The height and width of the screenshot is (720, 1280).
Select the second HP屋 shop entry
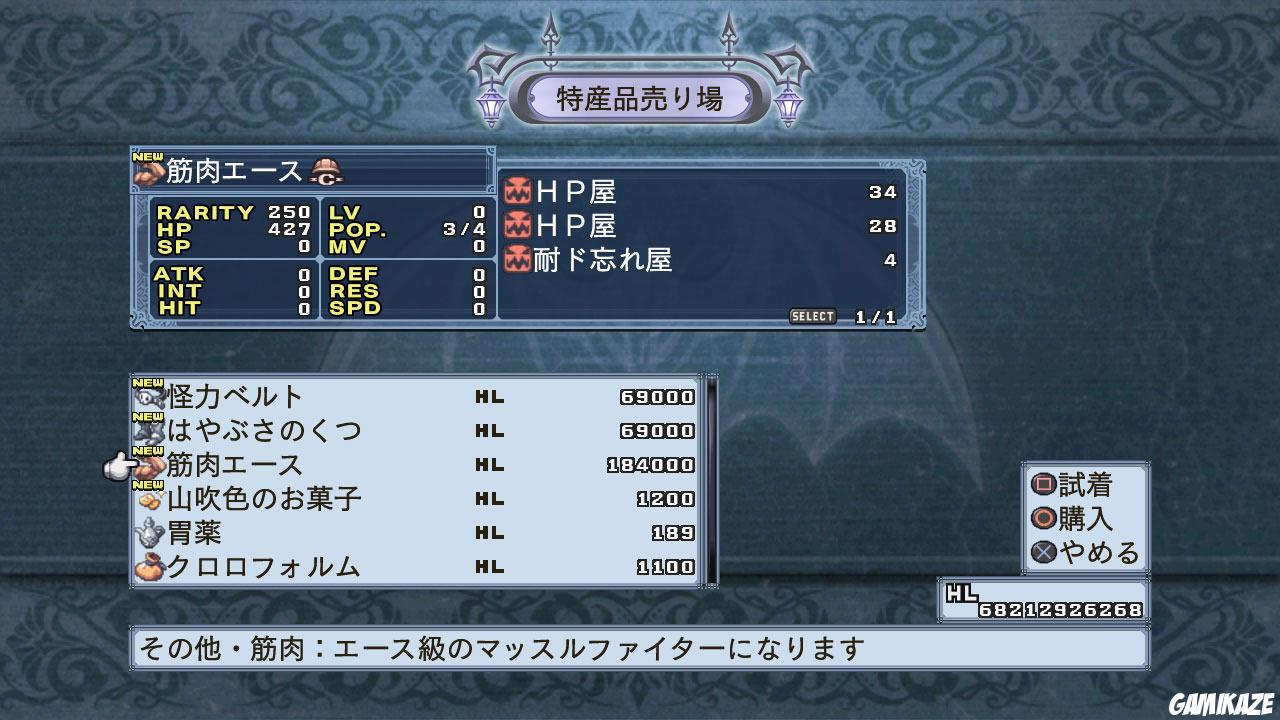600,226
